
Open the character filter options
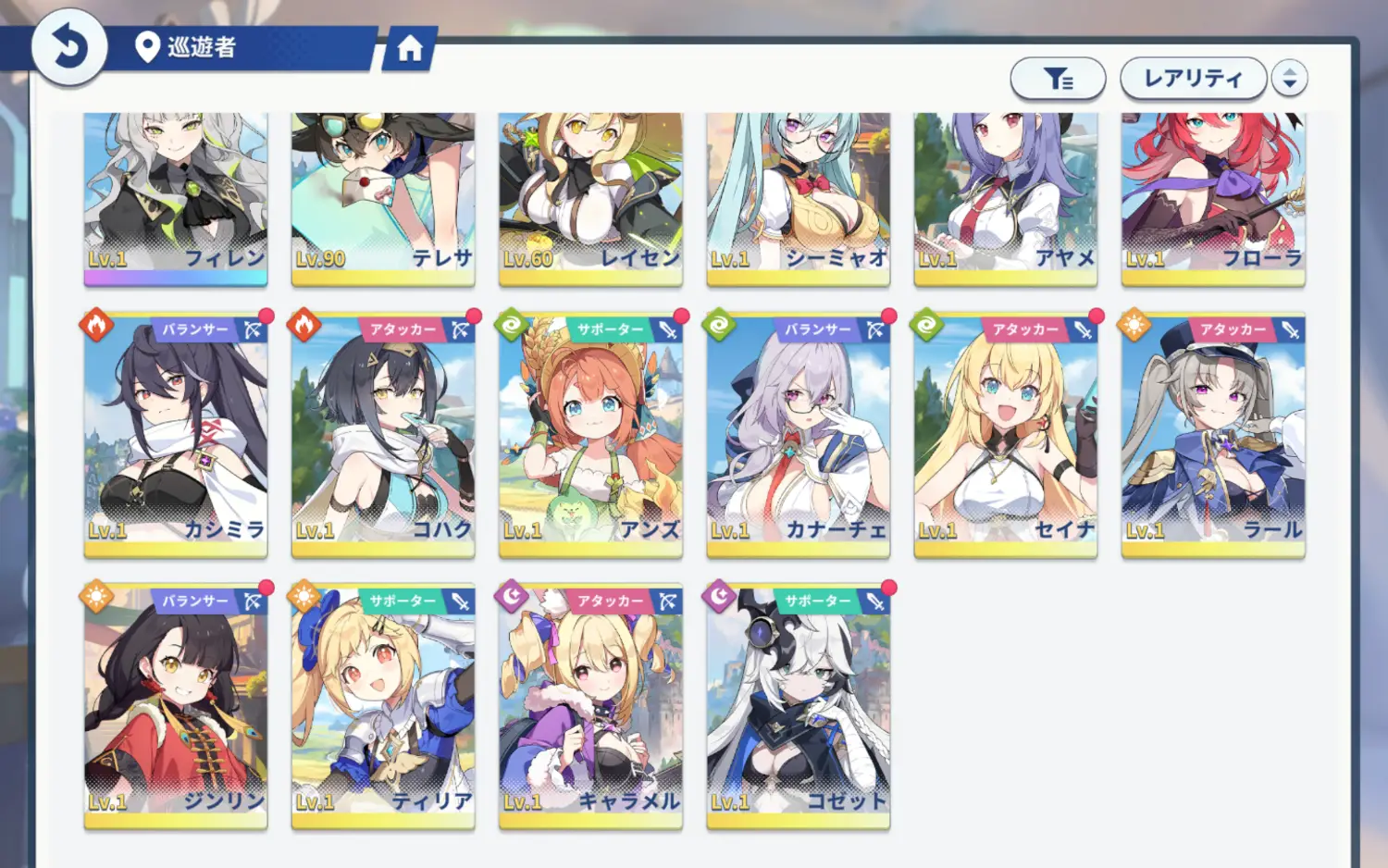tap(1058, 79)
